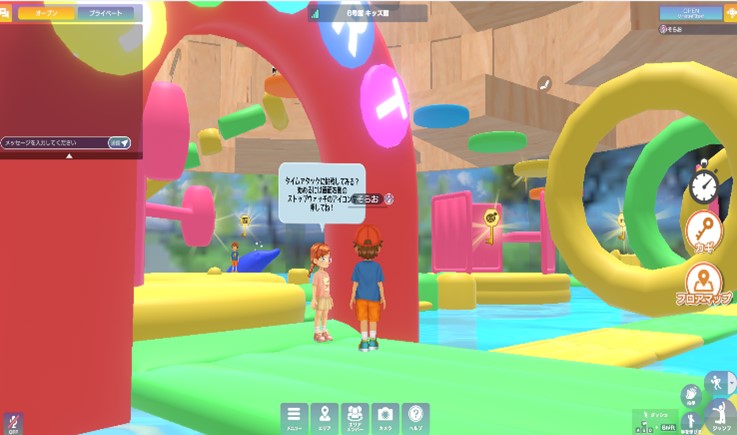Do the clapping hands emote
The height and width of the screenshot is (435, 737).
(689, 395)
